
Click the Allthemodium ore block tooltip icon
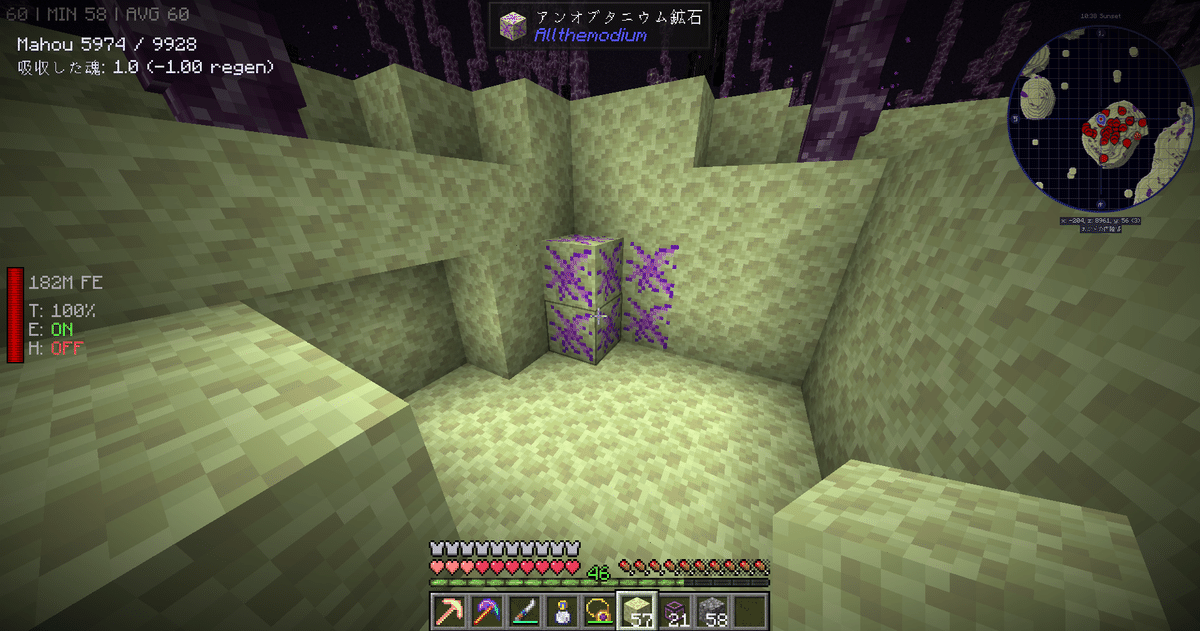(x=512, y=26)
